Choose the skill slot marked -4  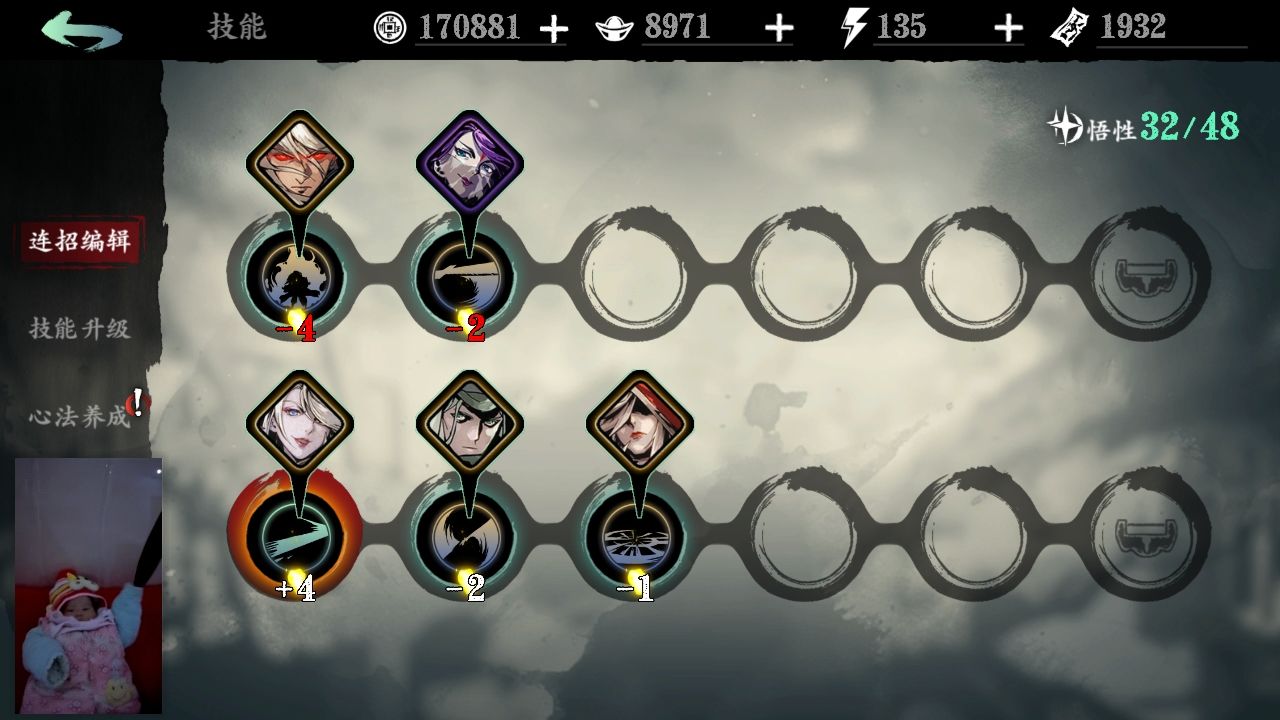(x=296, y=273)
